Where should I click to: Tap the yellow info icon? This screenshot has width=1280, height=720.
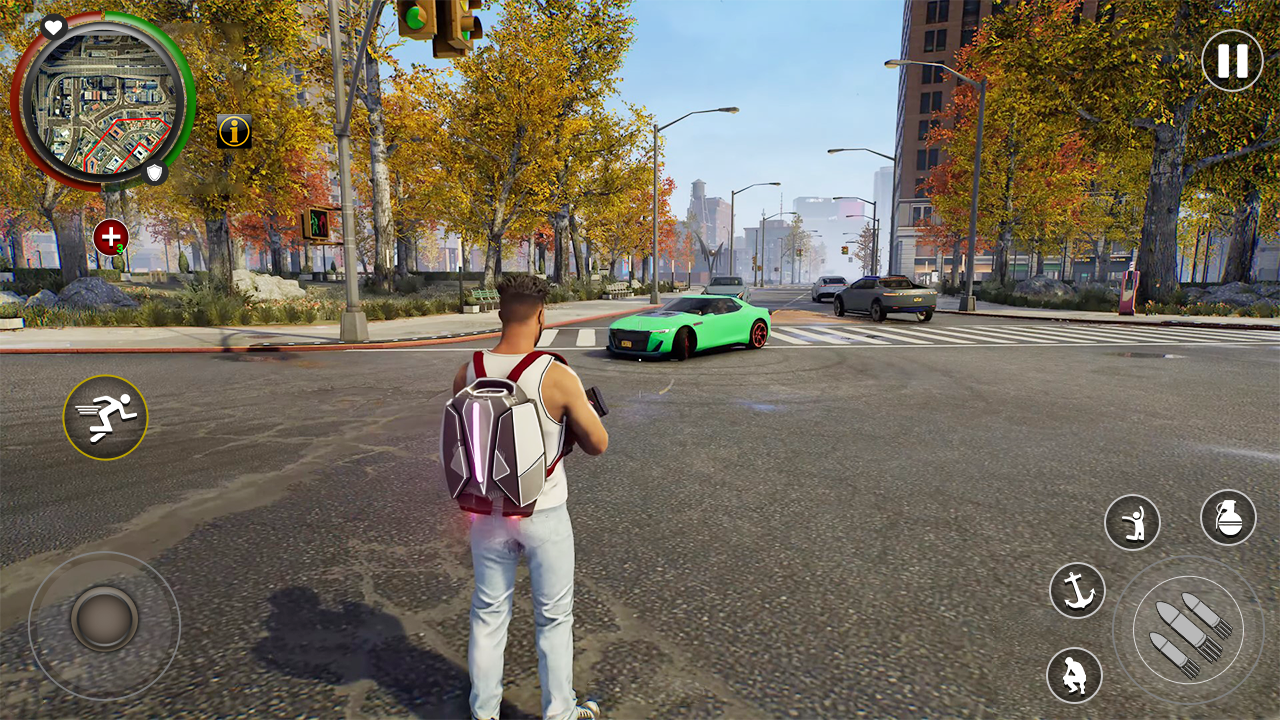click(x=234, y=131)
